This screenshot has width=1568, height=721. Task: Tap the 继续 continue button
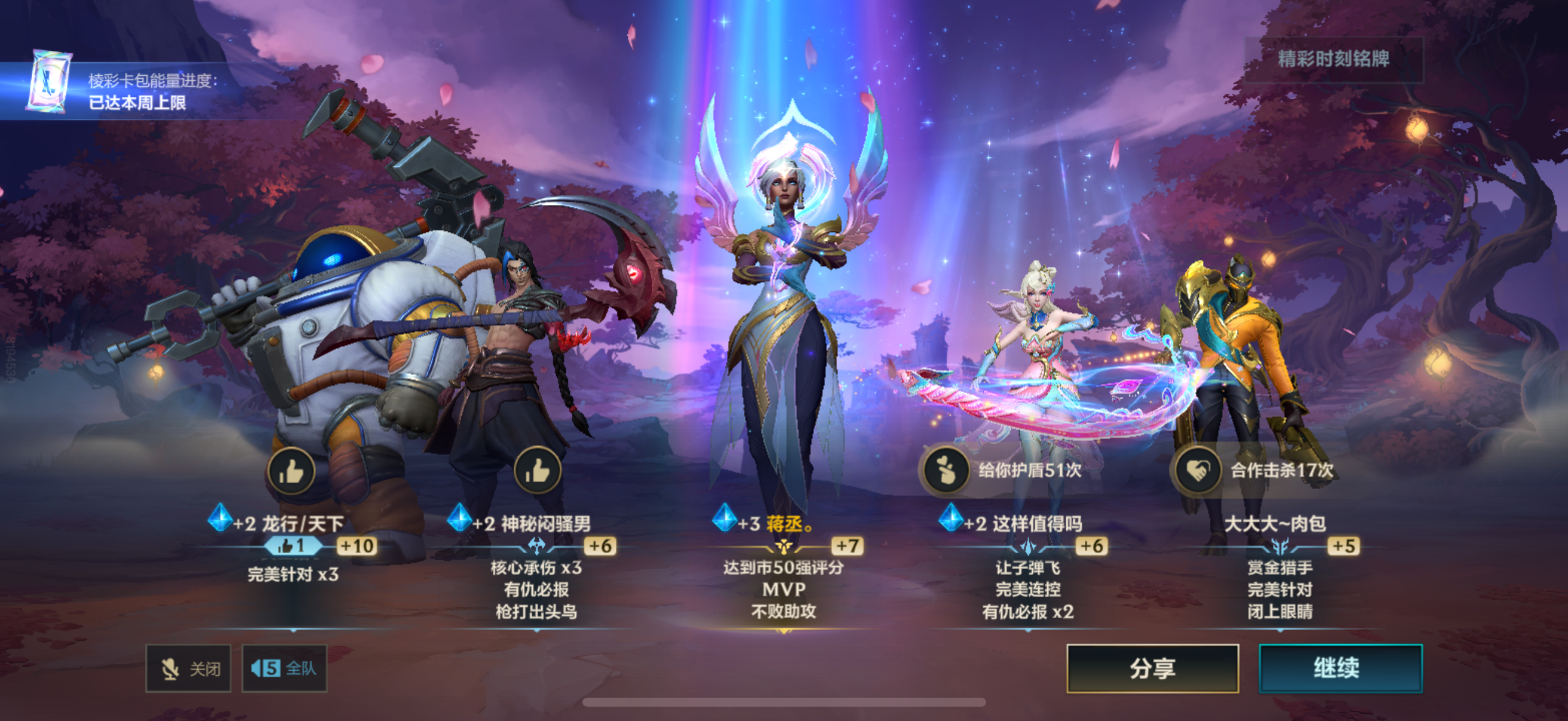click(1340, 668)
